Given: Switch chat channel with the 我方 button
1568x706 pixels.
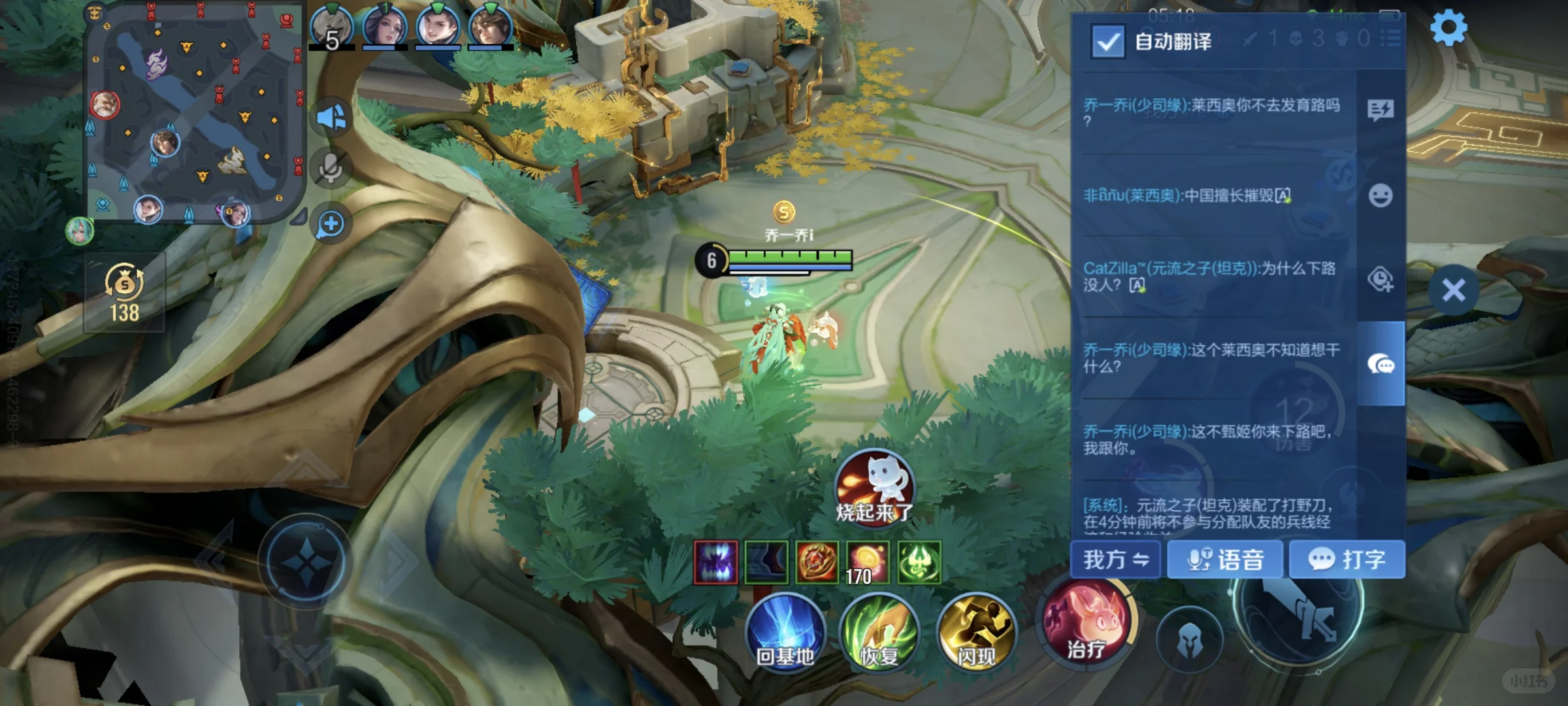Looking at the screenshot, I should coord(1115,560).
